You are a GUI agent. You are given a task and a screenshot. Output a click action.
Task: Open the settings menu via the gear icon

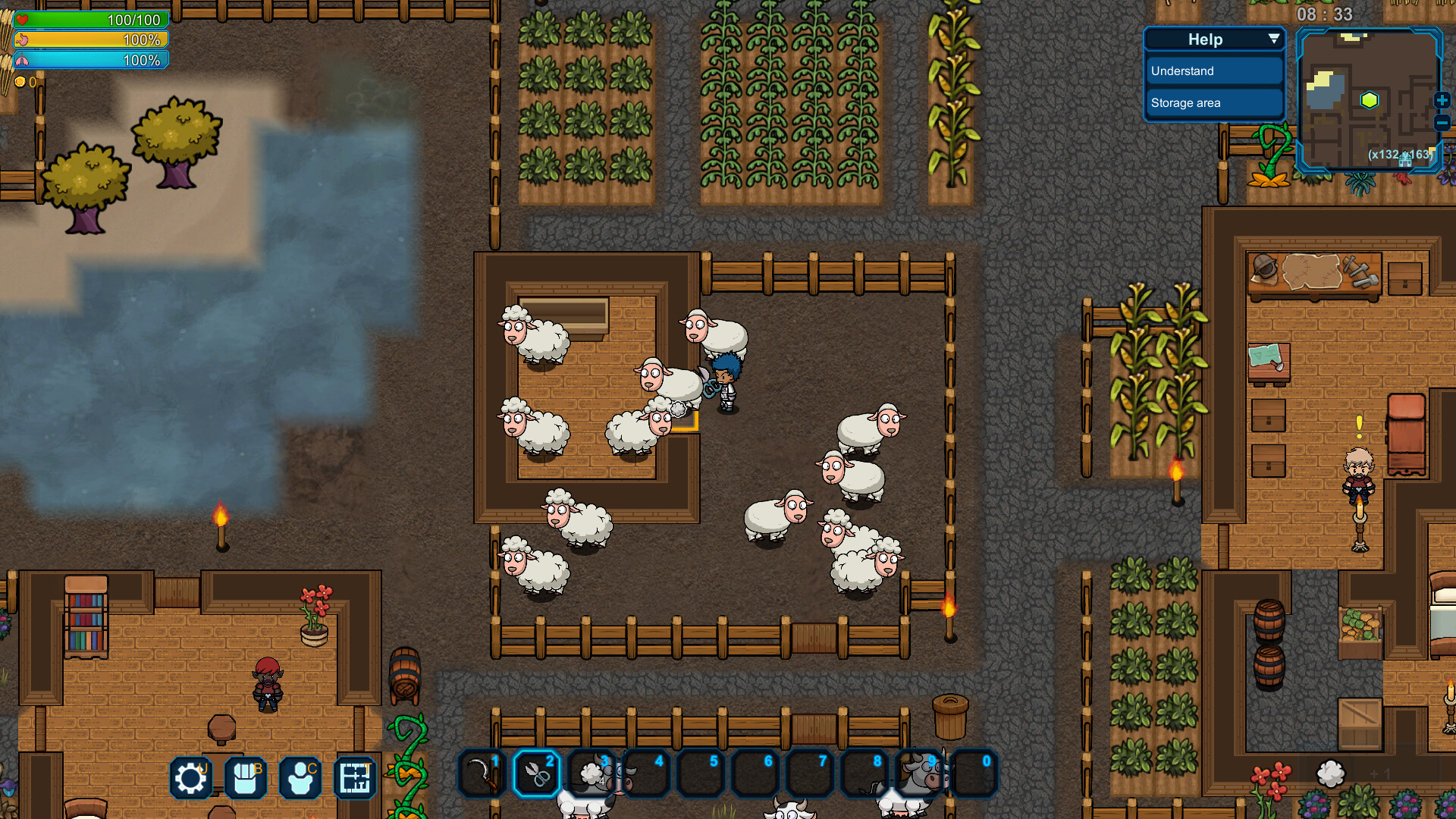[x=190, y=777]
